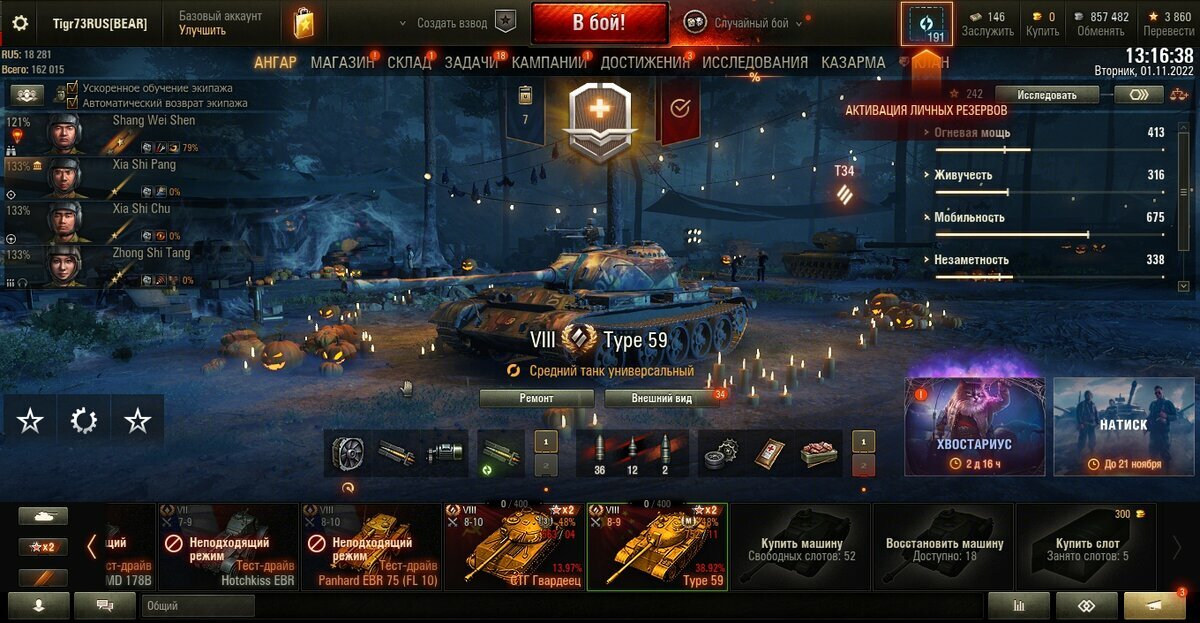The height and width of the screenshot is (623, 1200).
Task: Open the СКЛАД tab
Action: [x=409, y=62]
